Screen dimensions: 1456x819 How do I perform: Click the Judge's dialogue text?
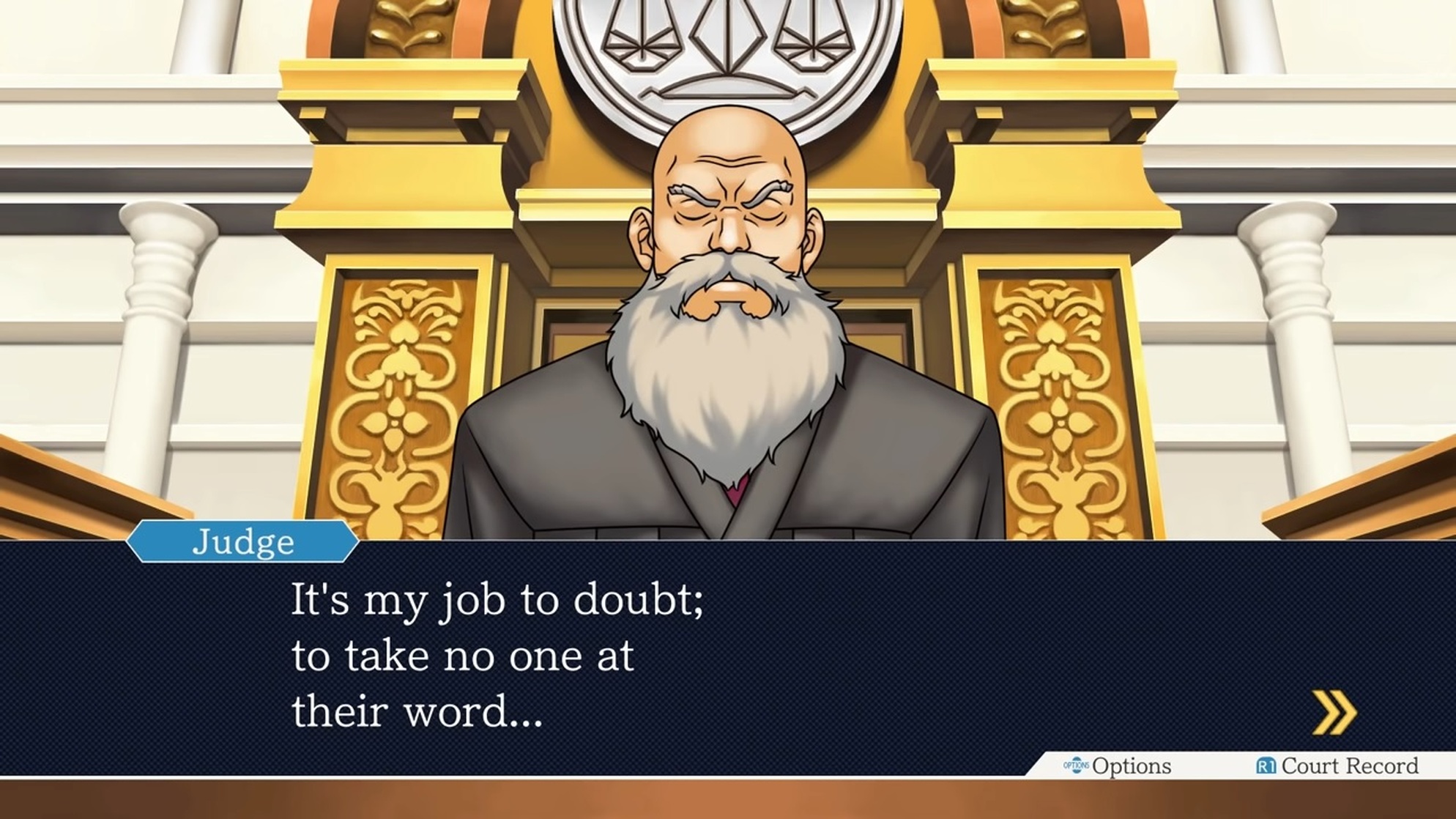tap(498, 652)
